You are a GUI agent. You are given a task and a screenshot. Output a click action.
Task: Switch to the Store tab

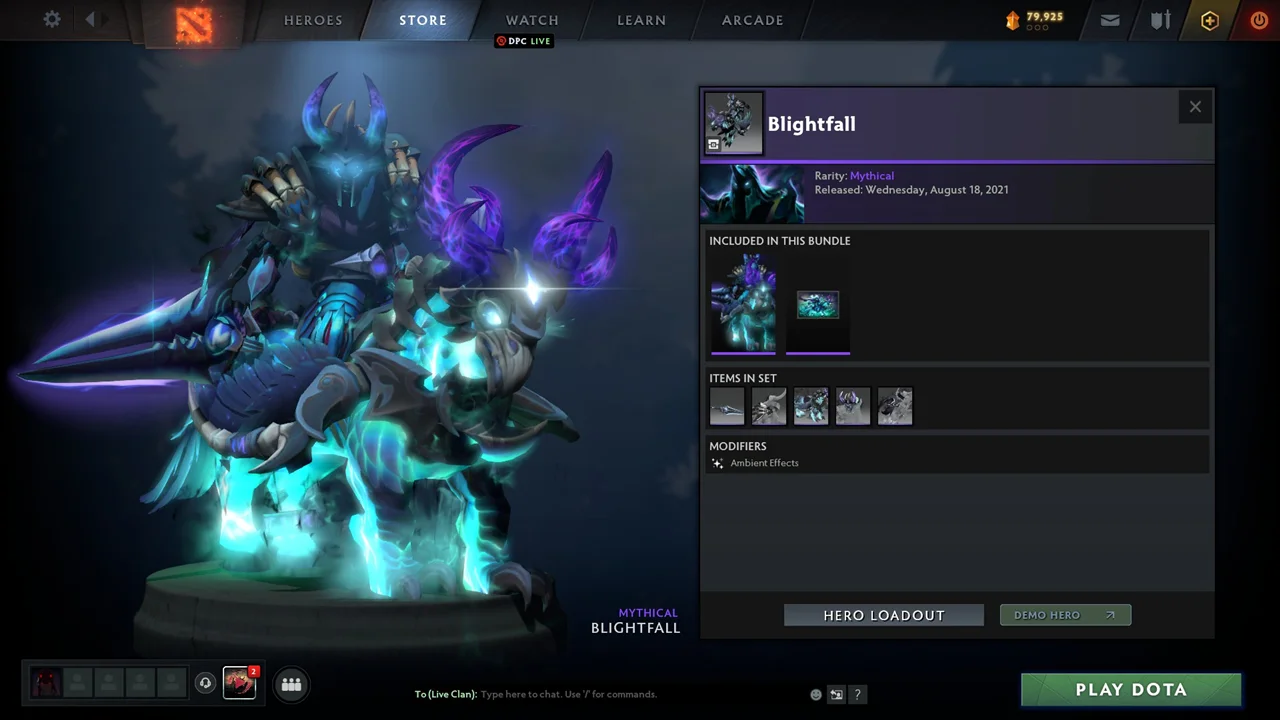pyautogui.click(x=423, y=20)
